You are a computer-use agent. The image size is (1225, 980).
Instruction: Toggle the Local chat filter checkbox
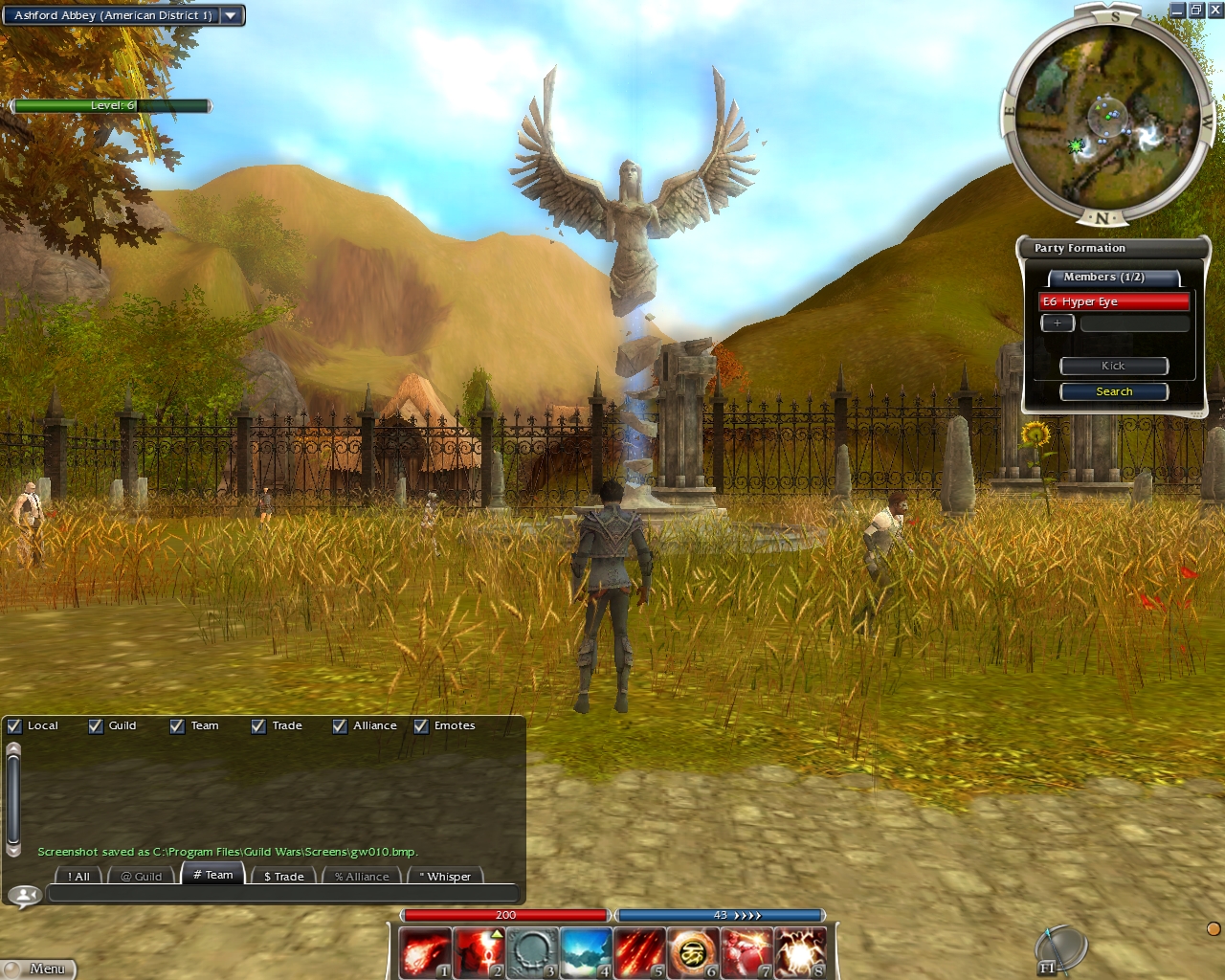(x=14, y=726)
